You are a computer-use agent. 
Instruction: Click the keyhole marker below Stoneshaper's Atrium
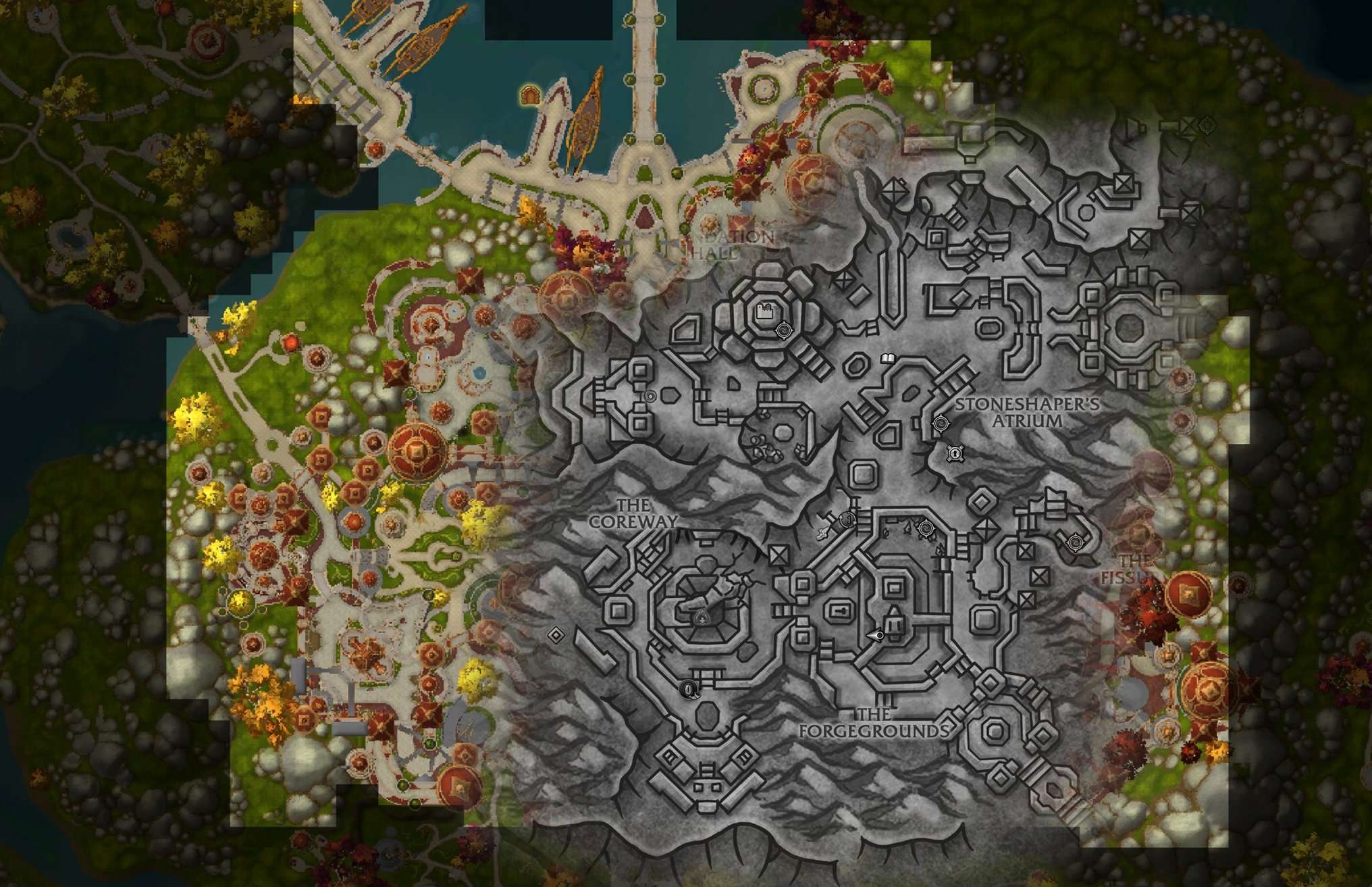tap(954, 453)
